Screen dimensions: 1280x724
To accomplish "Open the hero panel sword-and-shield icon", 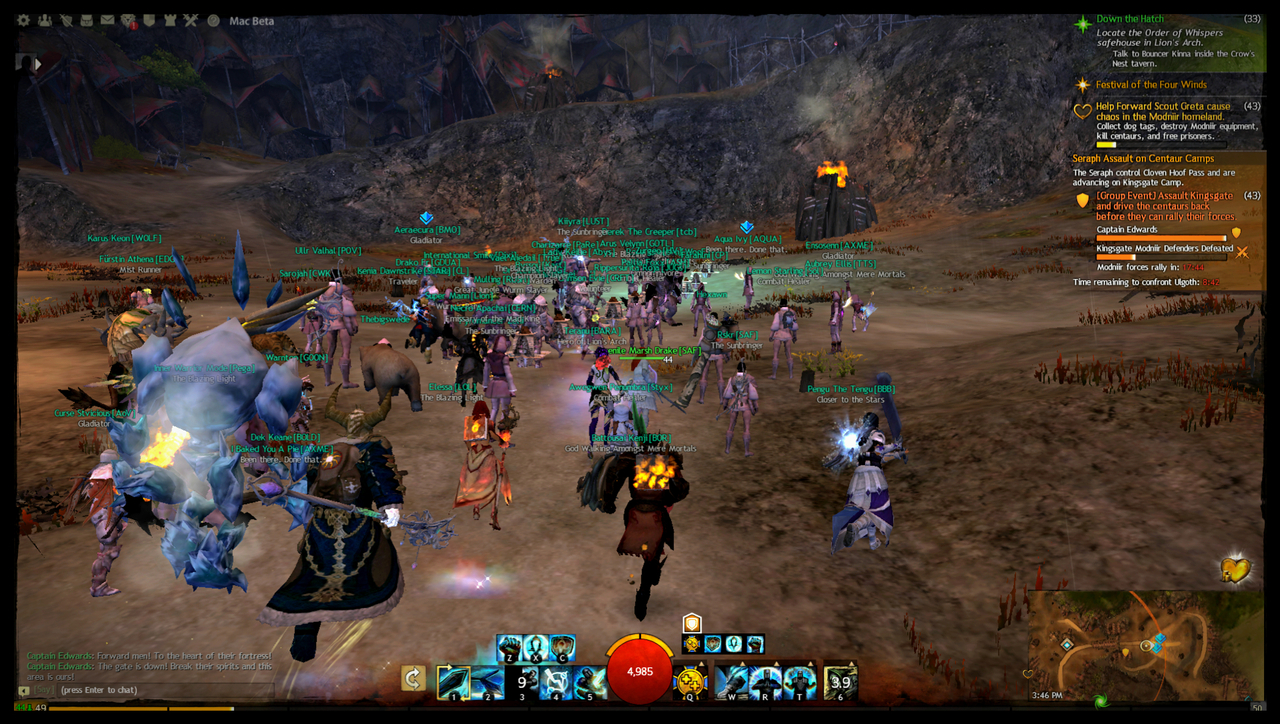I will pyautogui.click(x=66, y=20).
